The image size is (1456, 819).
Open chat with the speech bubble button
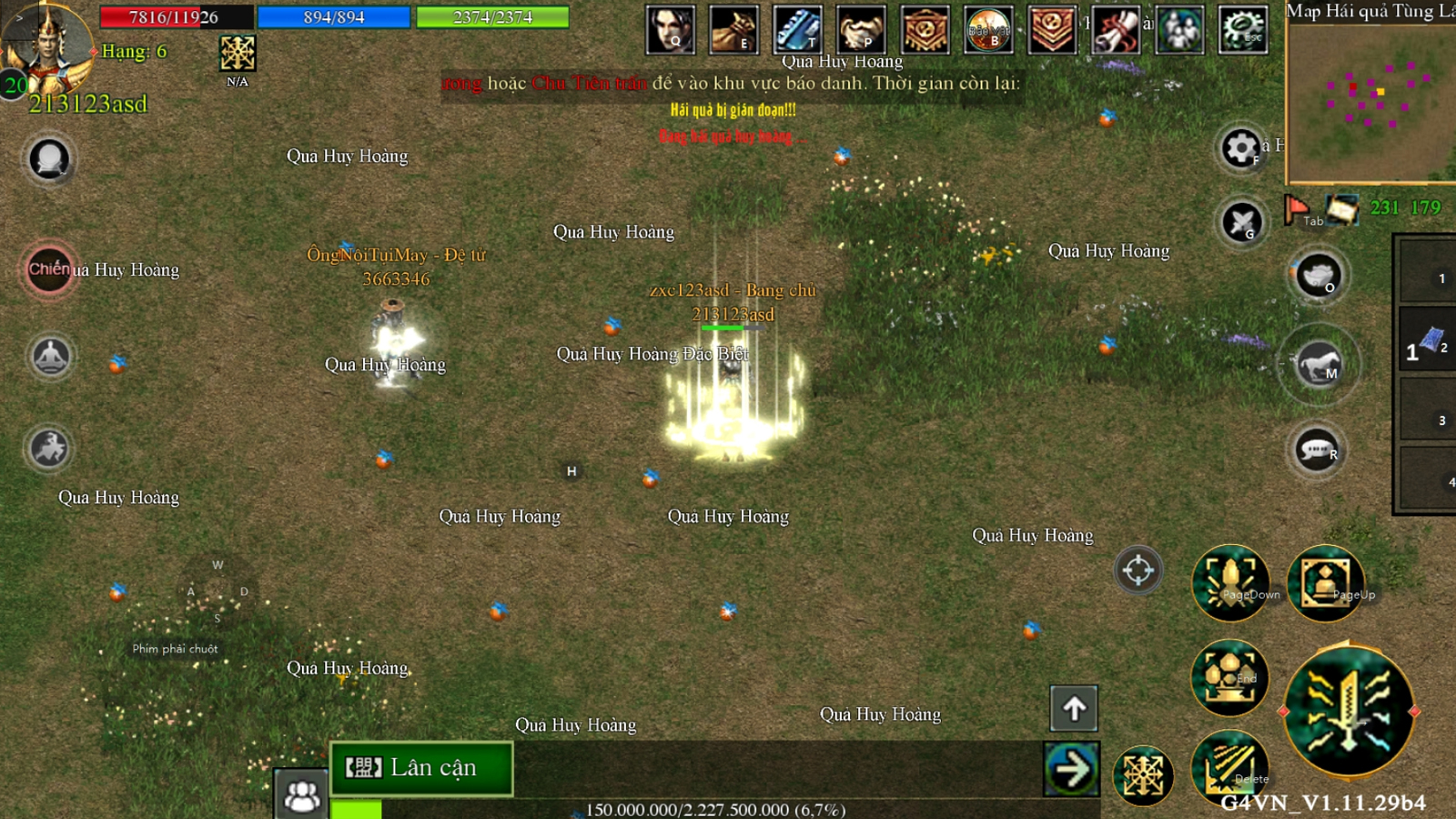(x=1317, y=450)
